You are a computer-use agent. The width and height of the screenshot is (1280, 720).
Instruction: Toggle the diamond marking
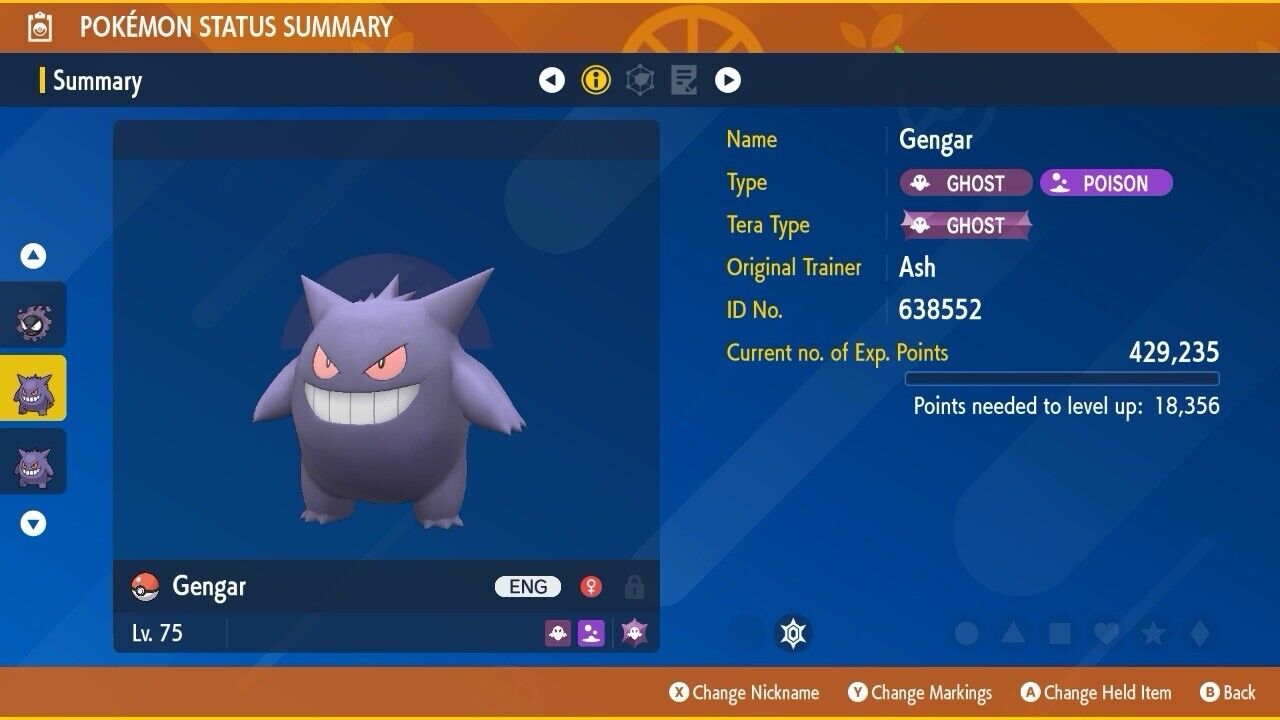(1199, 633)
